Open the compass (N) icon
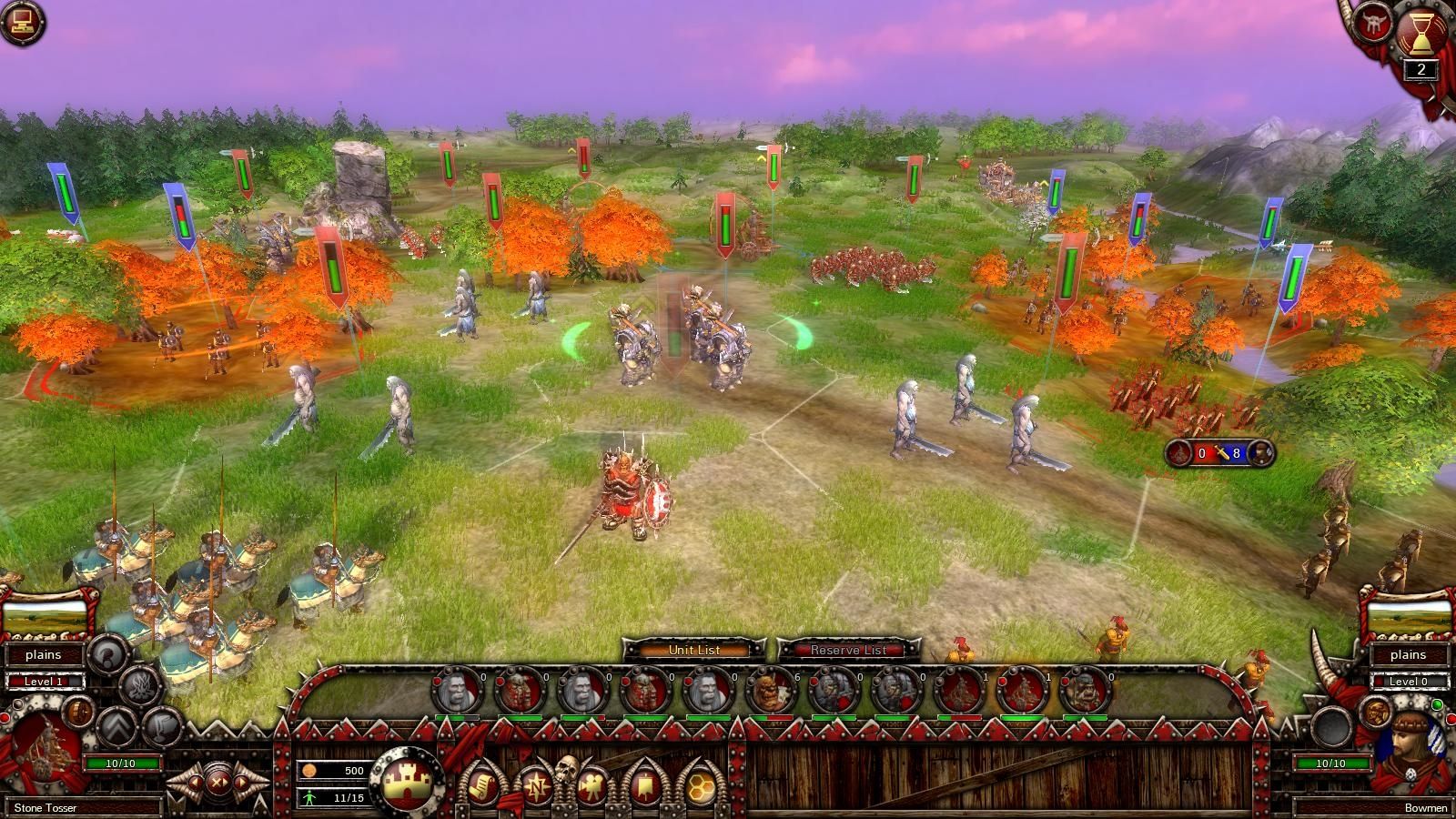This screenshot has height=819, width=1456. point(536,786)
